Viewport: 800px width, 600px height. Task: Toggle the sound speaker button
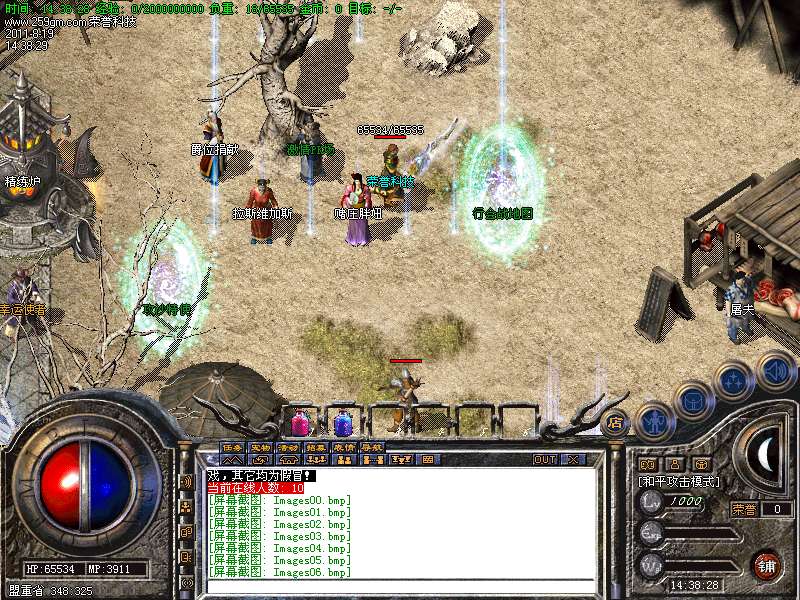click(776, 371)
